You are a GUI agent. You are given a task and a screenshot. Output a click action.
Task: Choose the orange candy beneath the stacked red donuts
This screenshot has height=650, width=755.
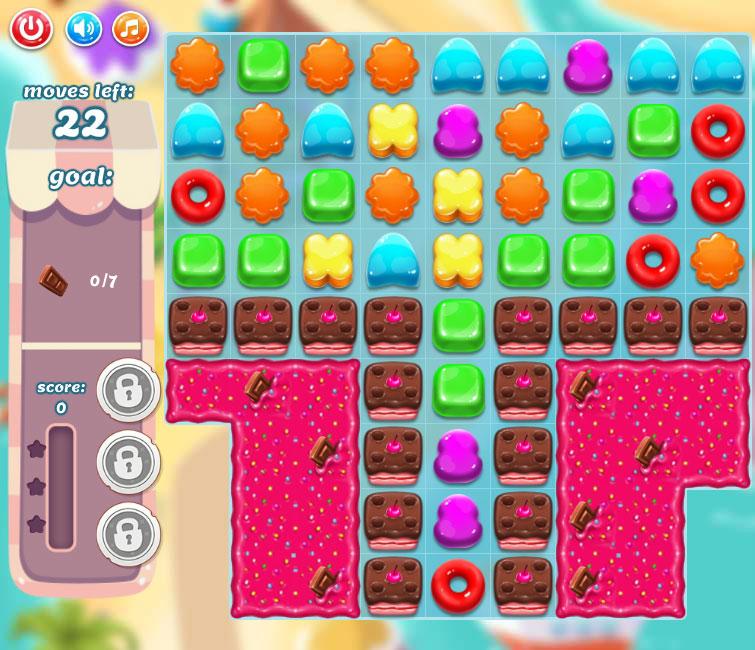pos(717,260)
